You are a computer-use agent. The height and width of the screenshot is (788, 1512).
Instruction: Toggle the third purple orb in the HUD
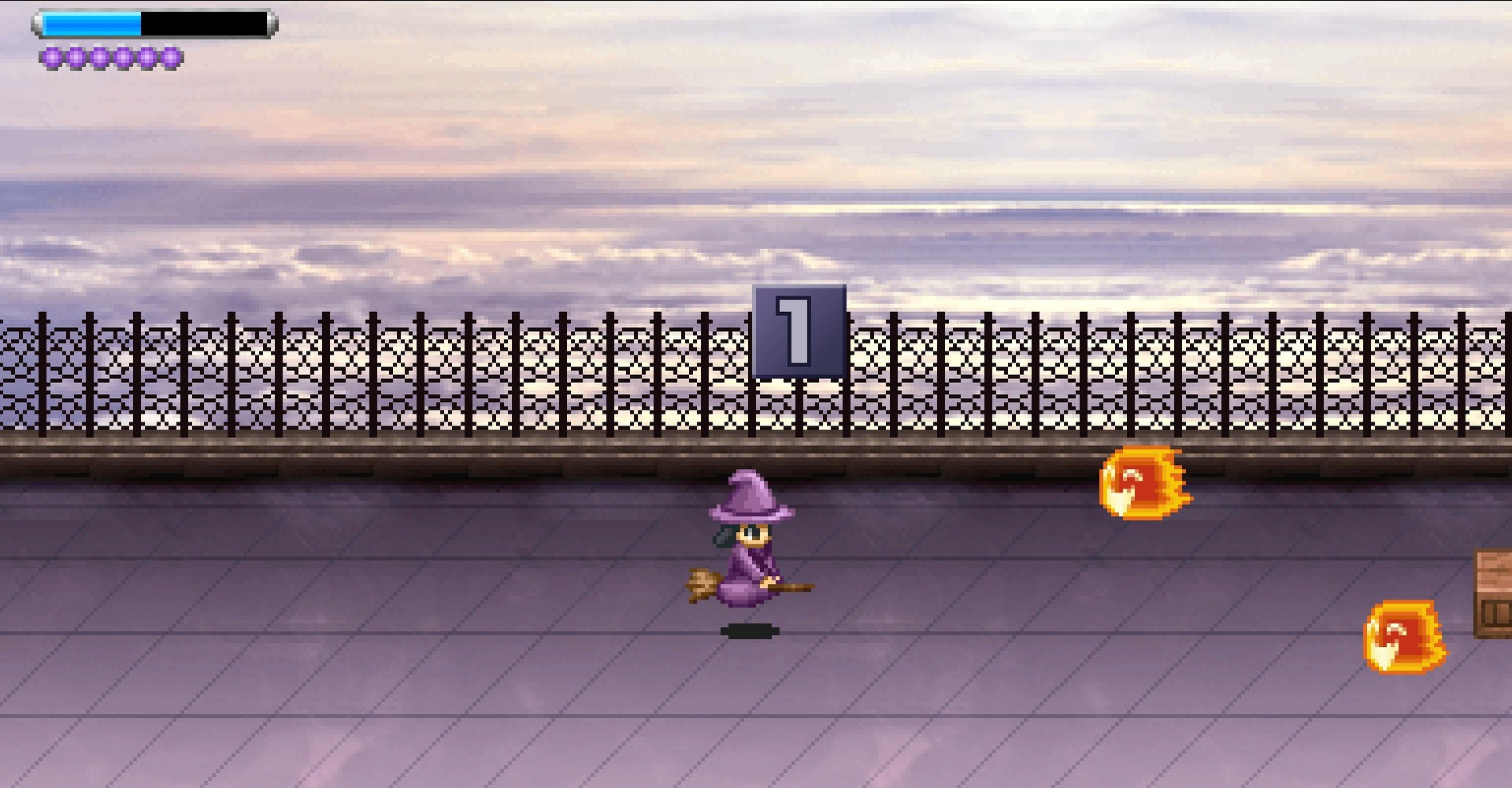(99, 57)
